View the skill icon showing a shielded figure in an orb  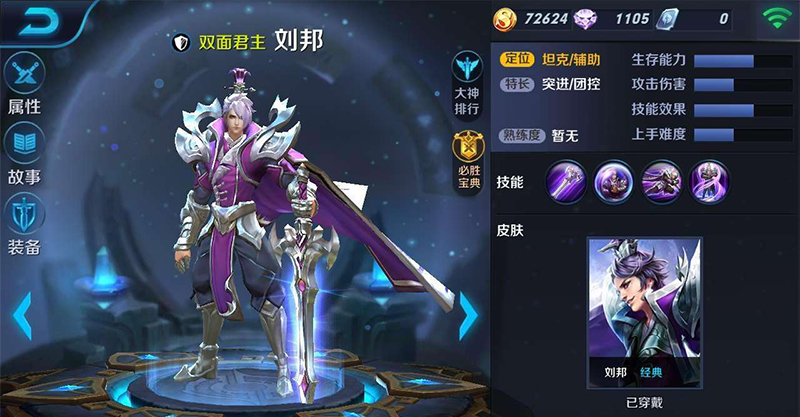(x=614, y=182)
